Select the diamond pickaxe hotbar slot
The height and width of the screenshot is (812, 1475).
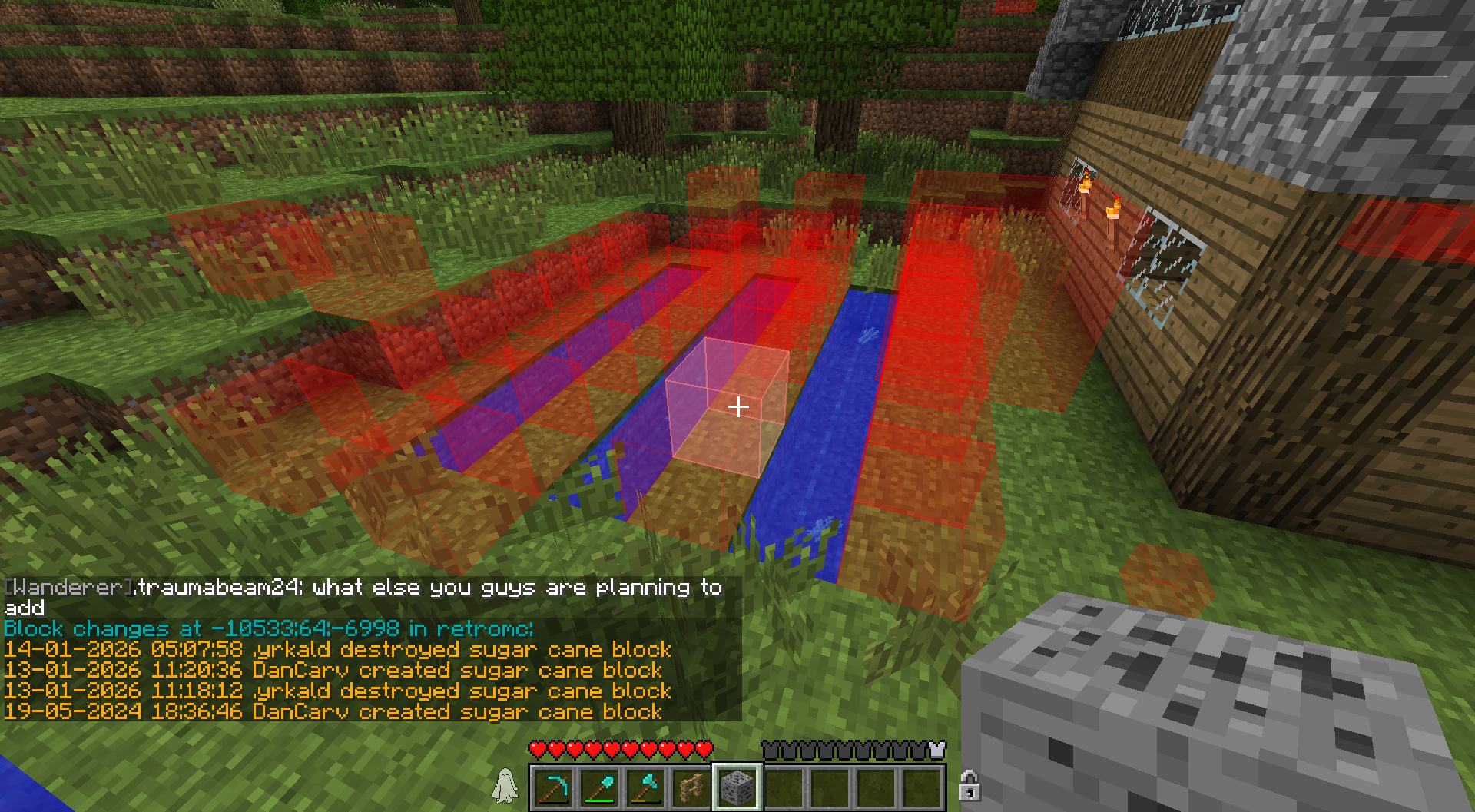pyautogui.click(x=553, y=787)
